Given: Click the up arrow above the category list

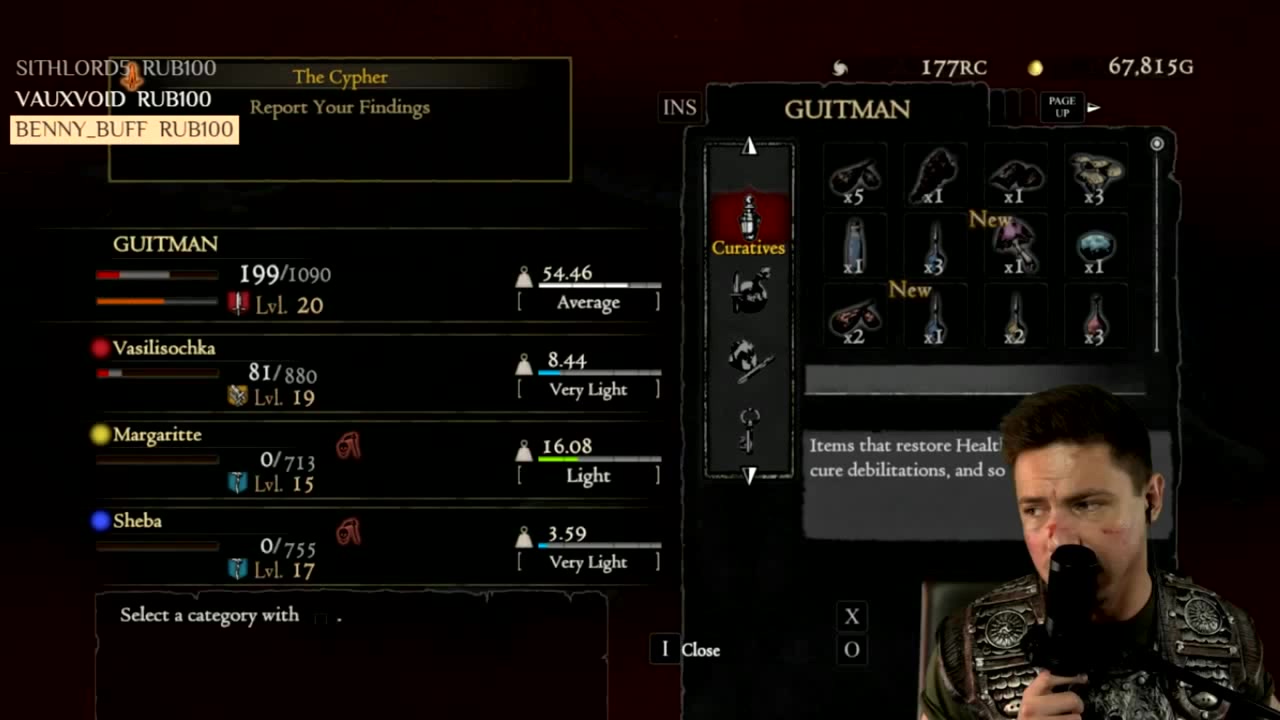Looking at the screenshot, I should coord(749,147).
